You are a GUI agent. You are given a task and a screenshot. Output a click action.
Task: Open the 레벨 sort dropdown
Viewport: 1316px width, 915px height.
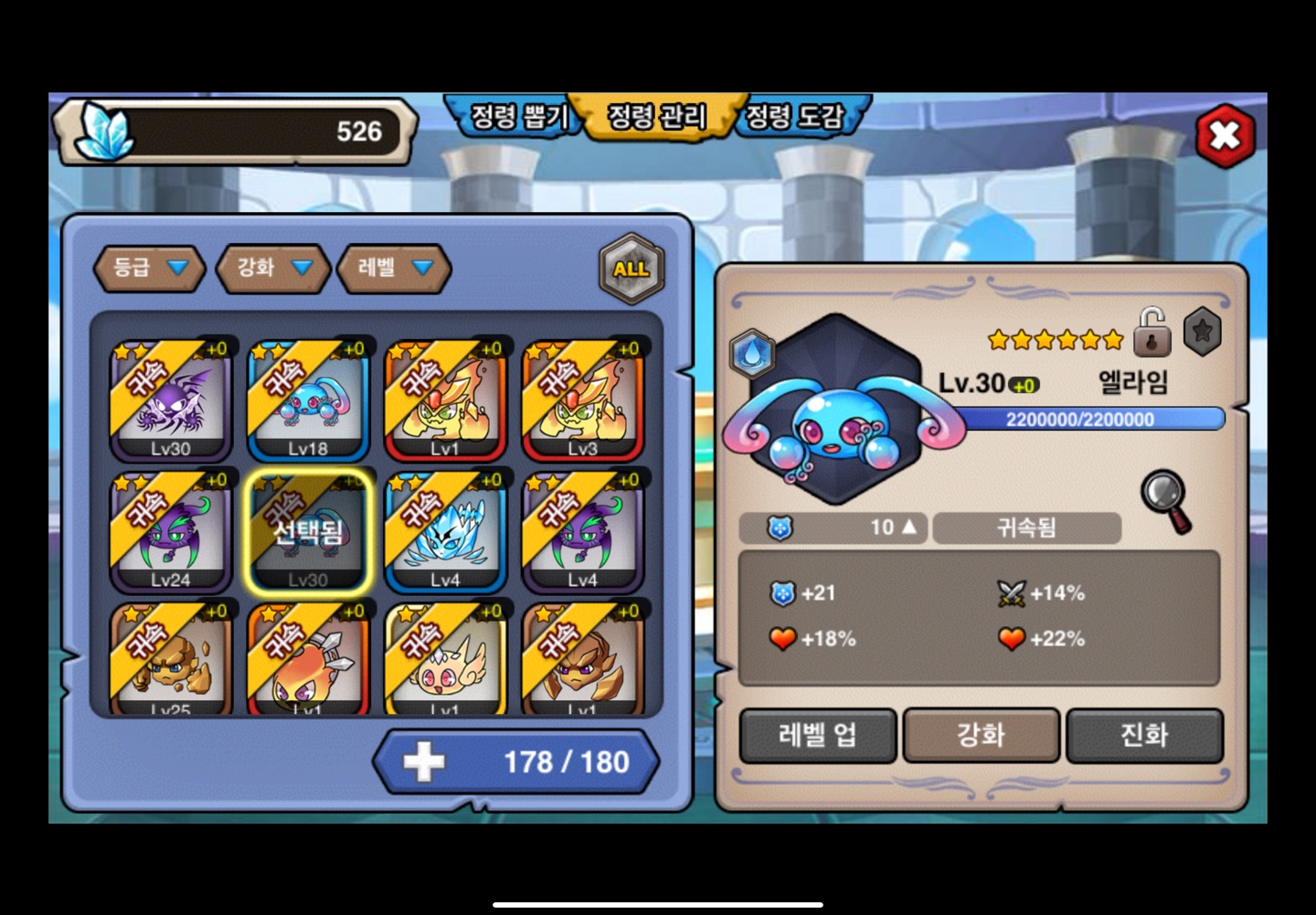[x=394, y=268]
